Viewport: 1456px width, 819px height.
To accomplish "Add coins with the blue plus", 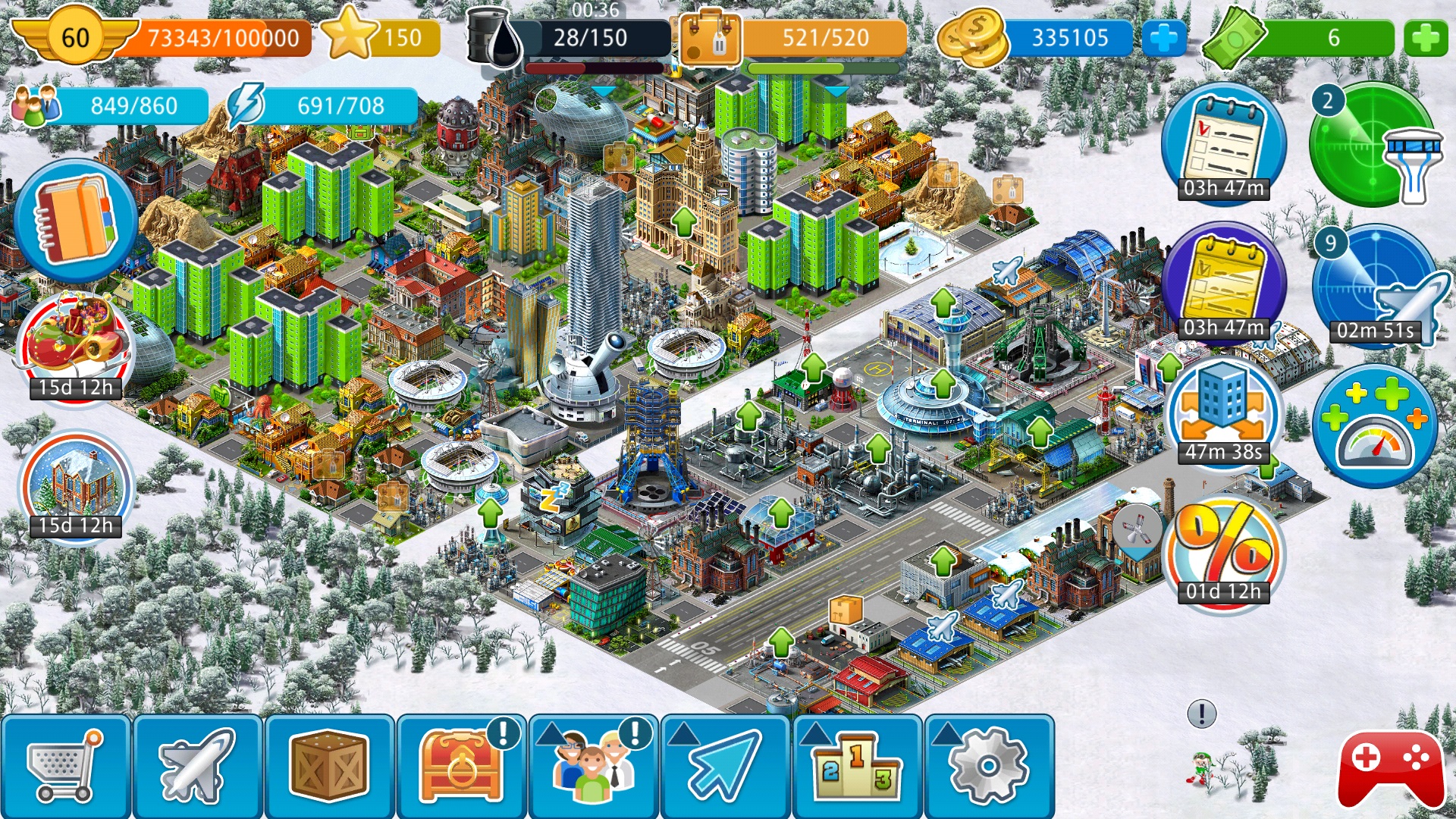I will click(1163, 38).
